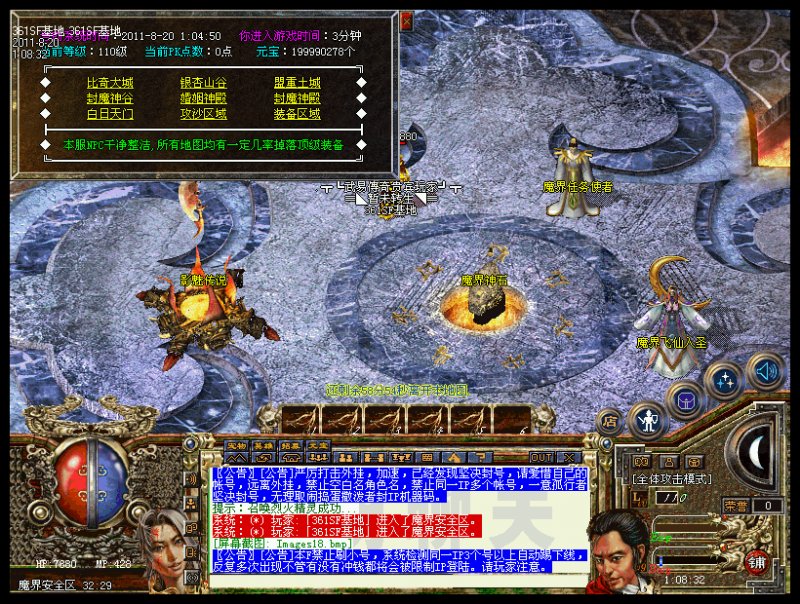Screen dimensions: 800x604
Task: Open the character equipment icon
Action: click(x=648, y=419)
